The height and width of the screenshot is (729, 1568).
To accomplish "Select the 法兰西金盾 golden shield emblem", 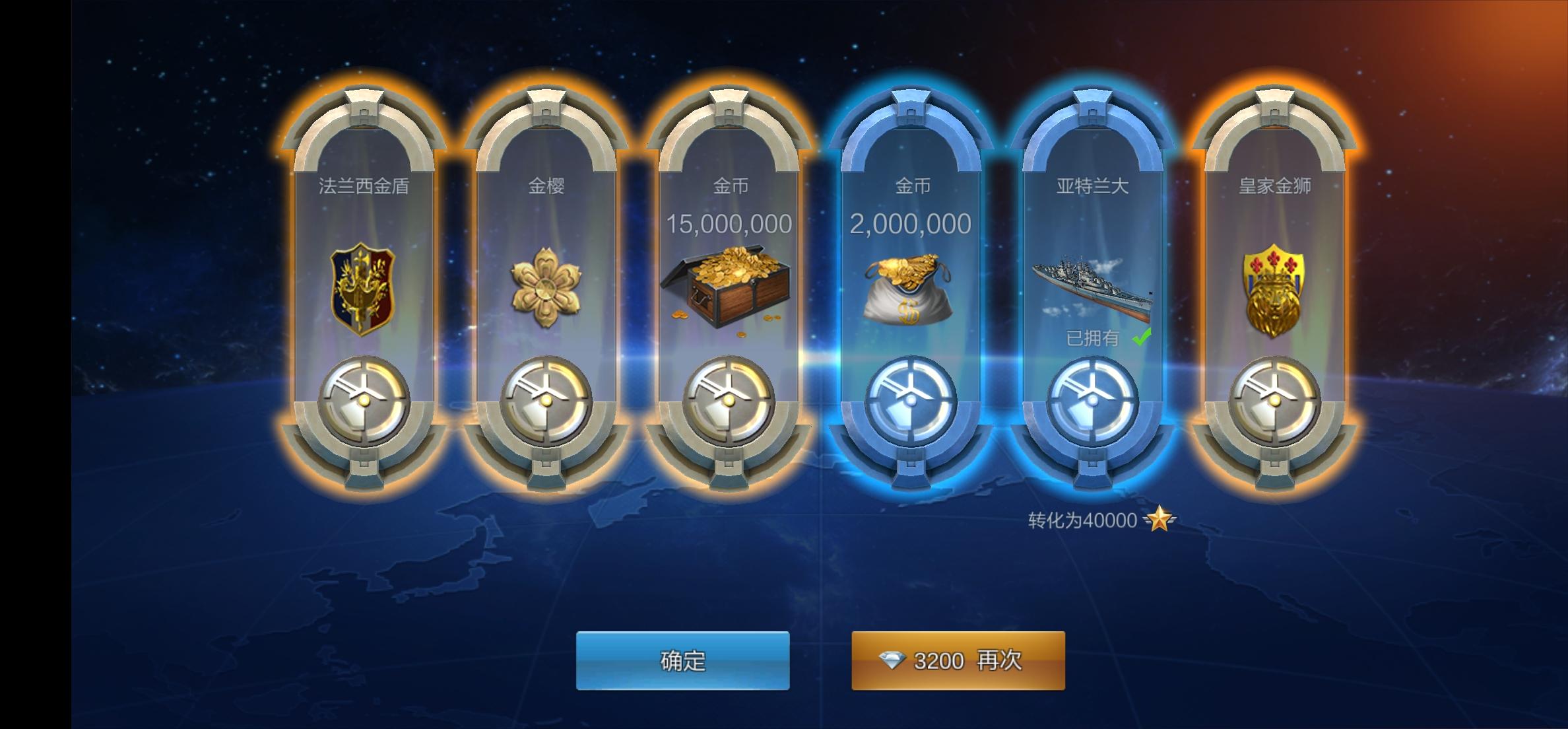I will (x=360, y=287).
